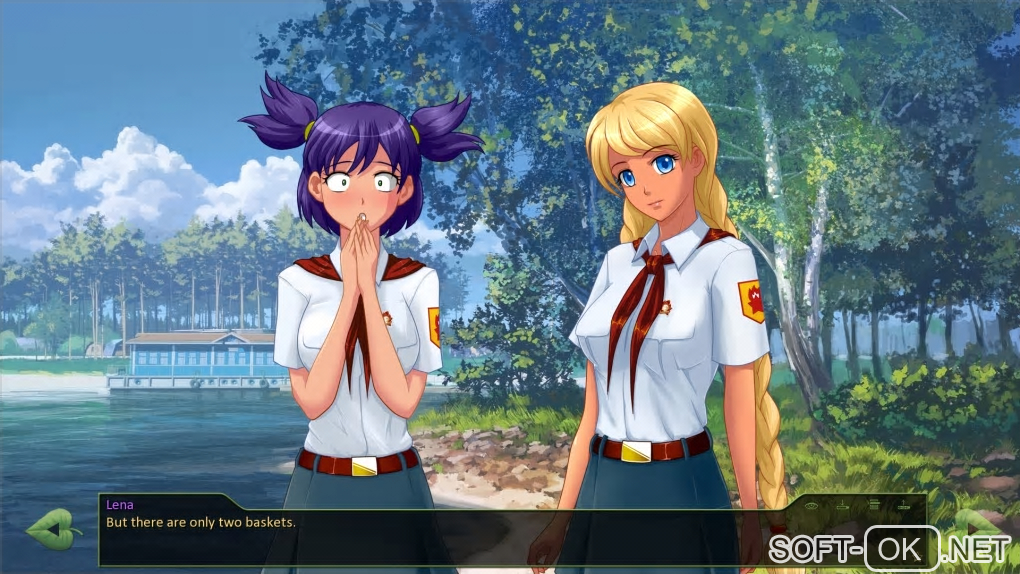Hide the text box with the eye icon
Image resolution: width=1020 pixels, height=574 pixels.
coord(811,506)
